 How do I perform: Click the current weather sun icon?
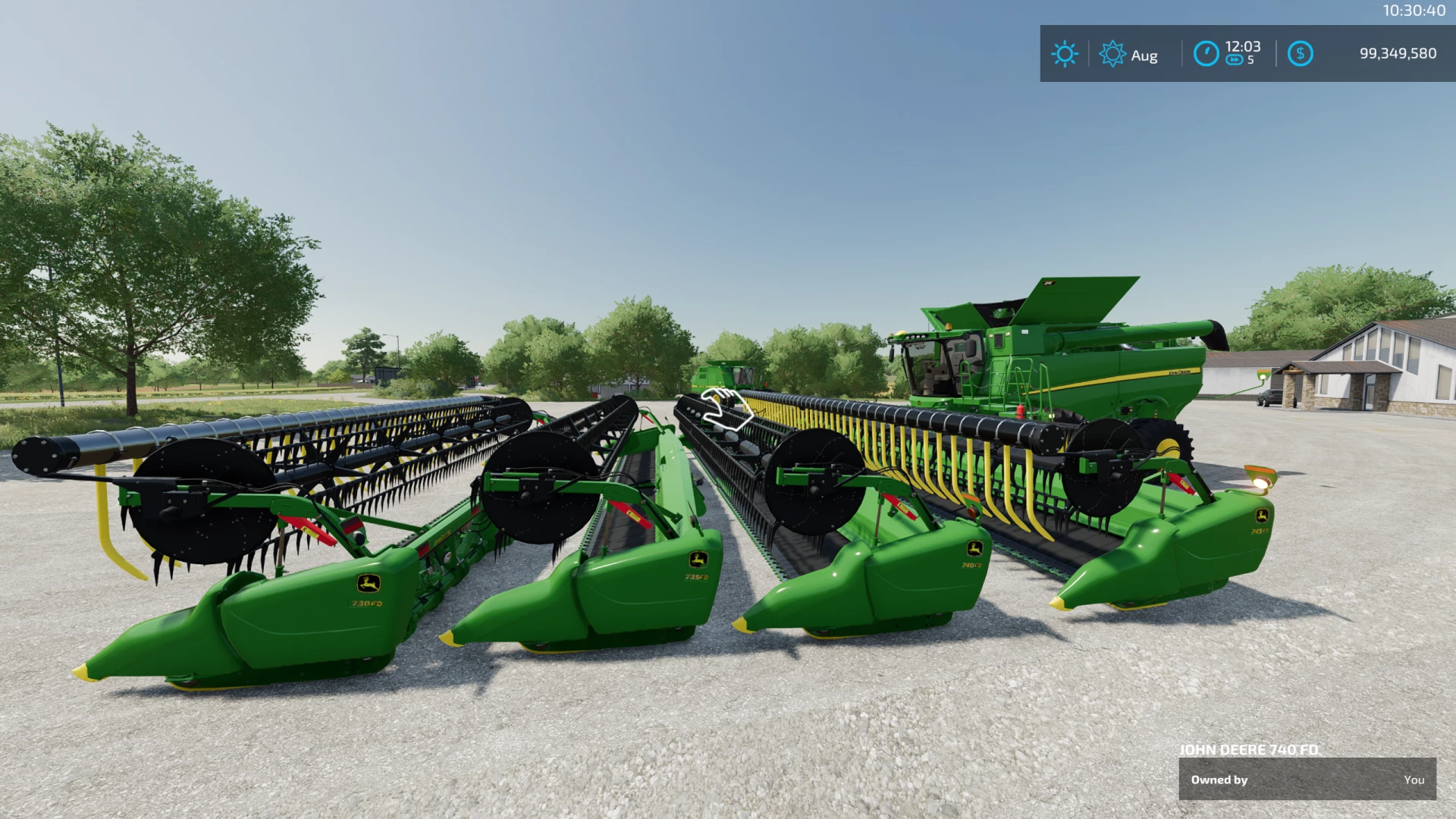1065,54
